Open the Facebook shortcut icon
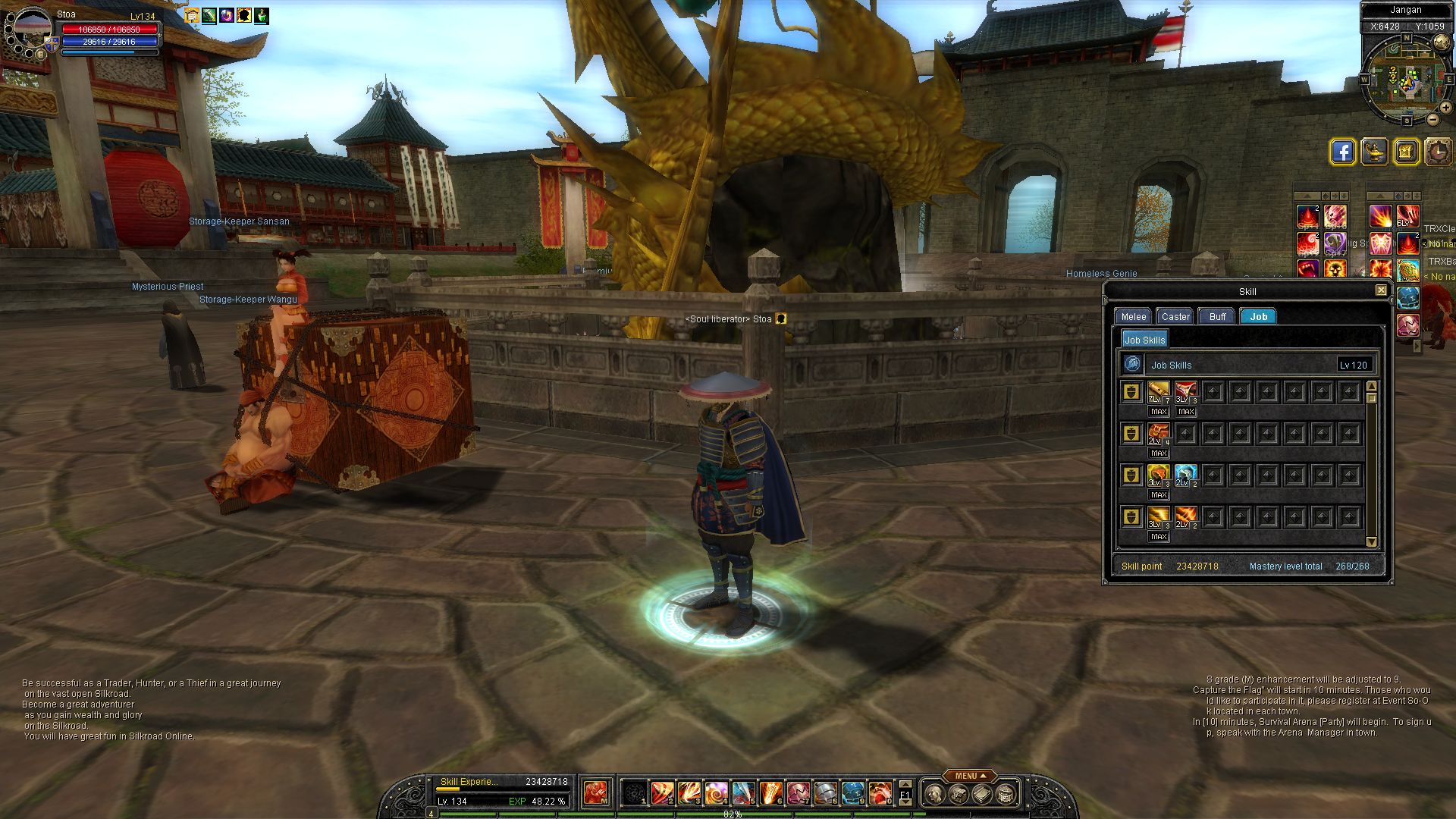 [x=1342, y=152]
